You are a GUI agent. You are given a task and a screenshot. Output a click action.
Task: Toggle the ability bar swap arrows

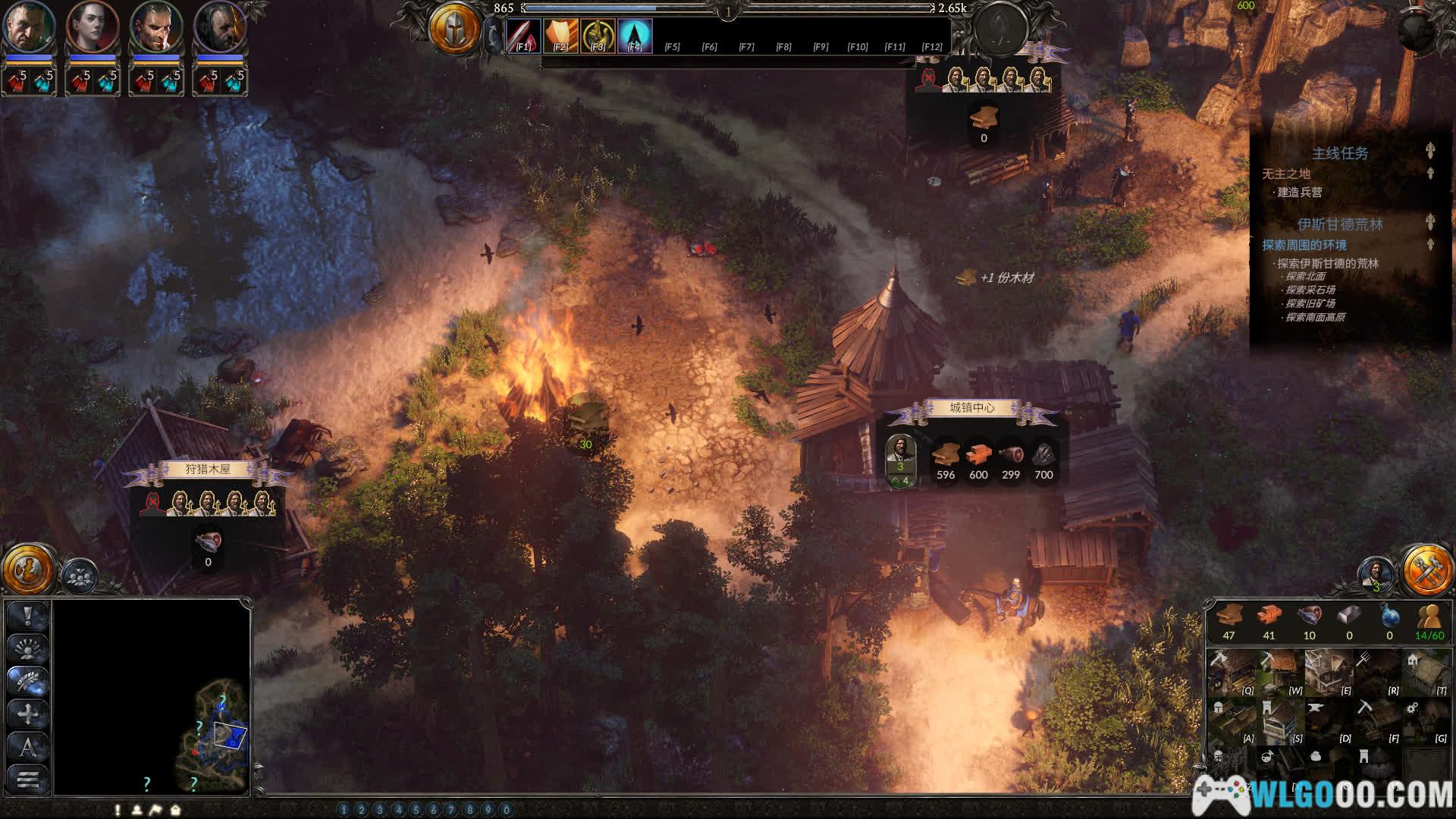[493, 36]
